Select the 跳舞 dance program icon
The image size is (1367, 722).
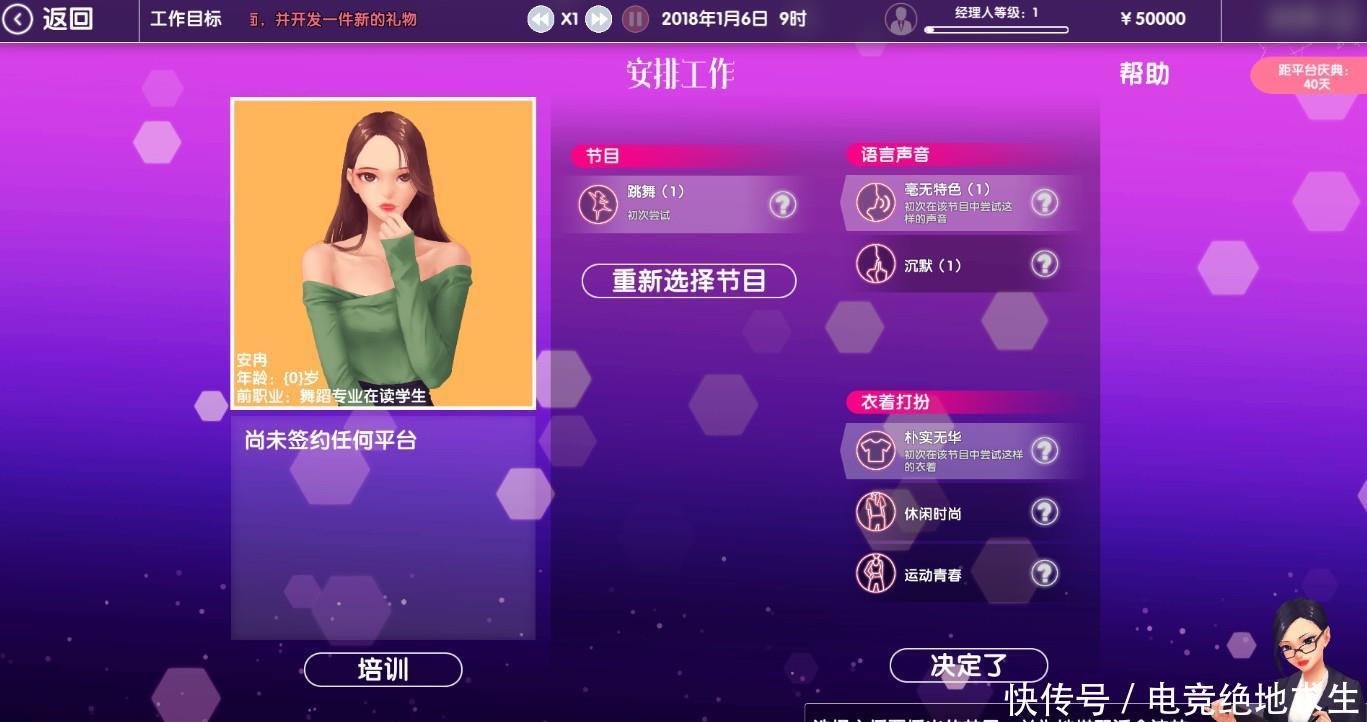[599, 203]
